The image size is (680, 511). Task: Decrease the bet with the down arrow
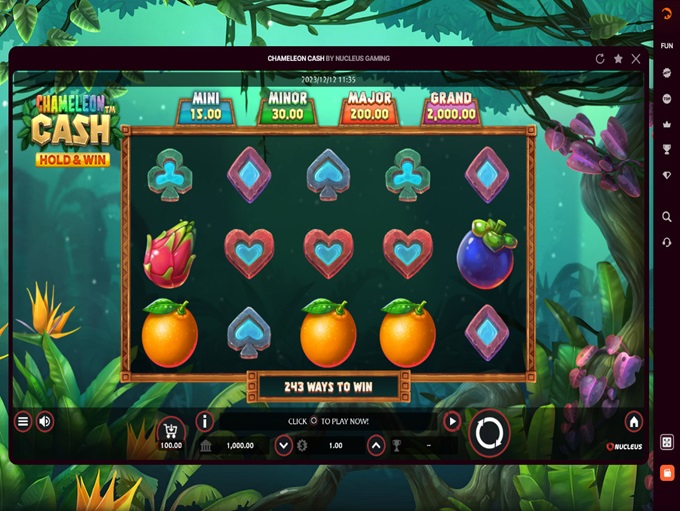[x=284, y=446]
